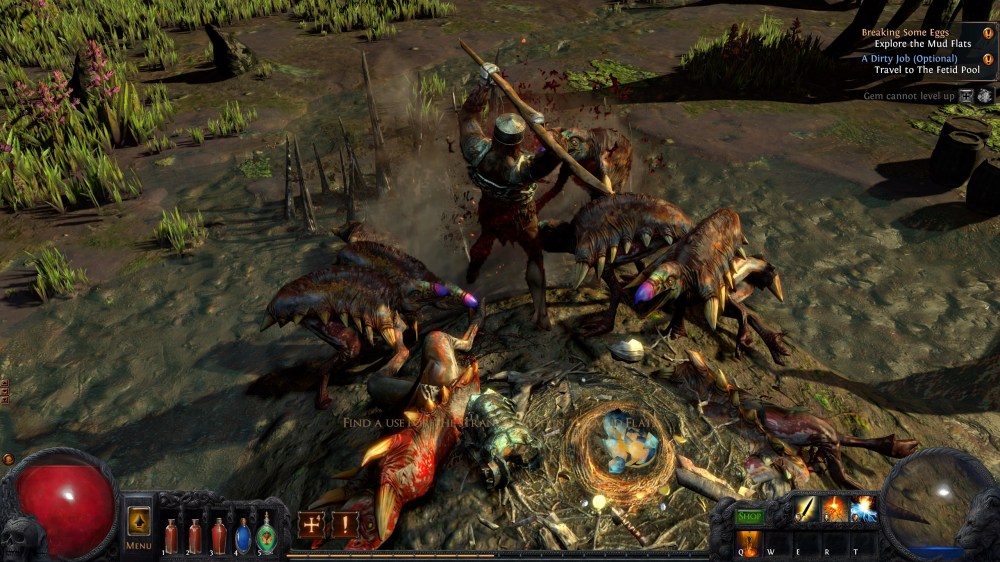This screenshot has height=562, width=1000.
Task: Click the A Dirty Job exclamation icon
Action: (x=988, y=60)
